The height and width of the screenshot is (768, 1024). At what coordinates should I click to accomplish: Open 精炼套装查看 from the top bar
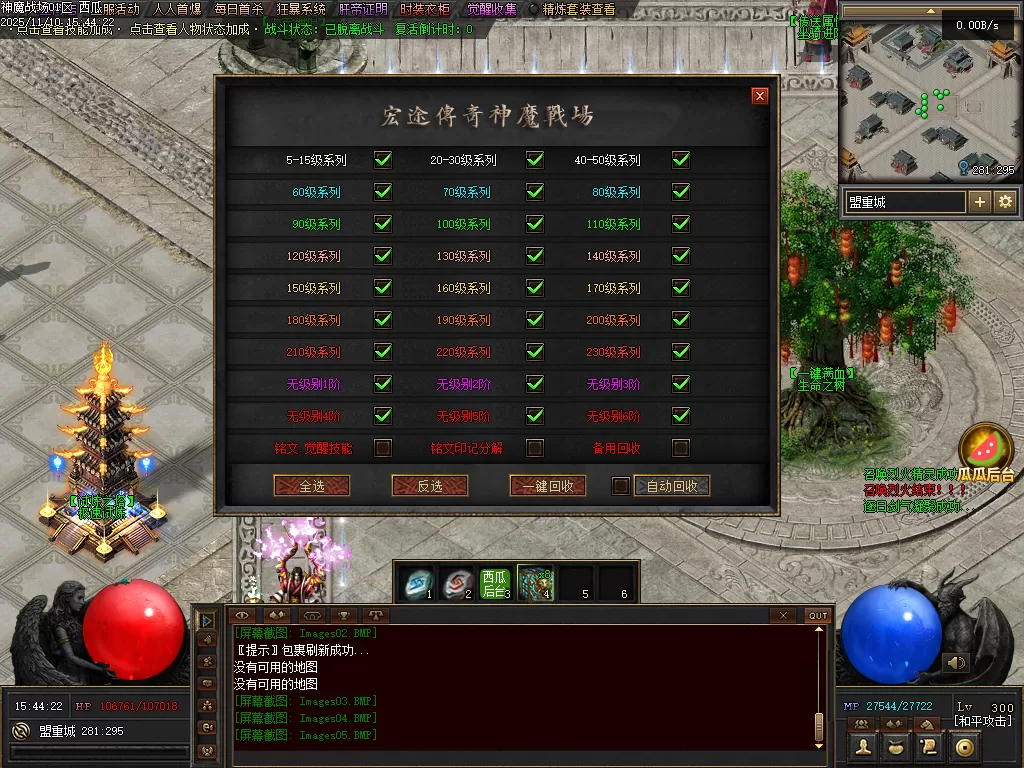(579, 9)
